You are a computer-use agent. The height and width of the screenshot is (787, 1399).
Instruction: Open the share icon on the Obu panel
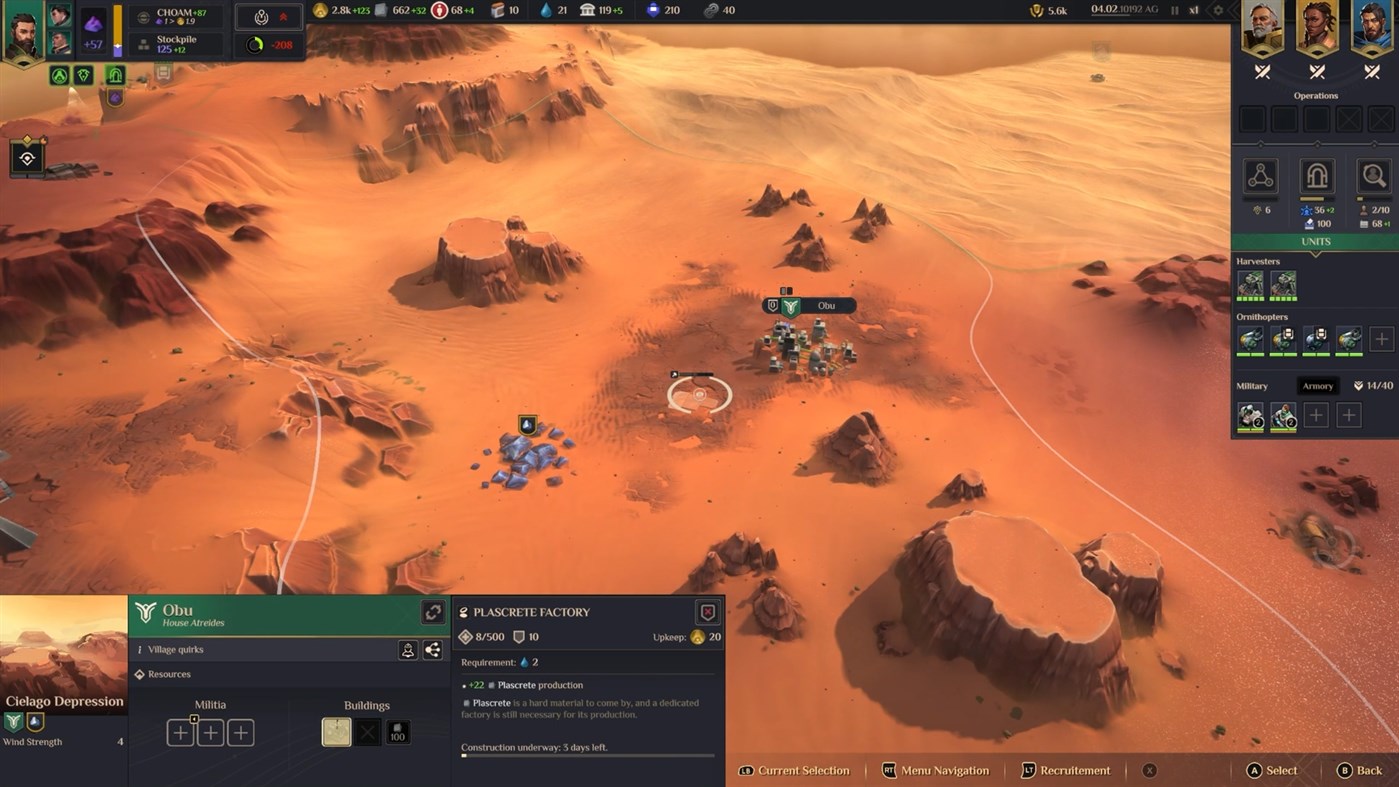pos(432,650)
